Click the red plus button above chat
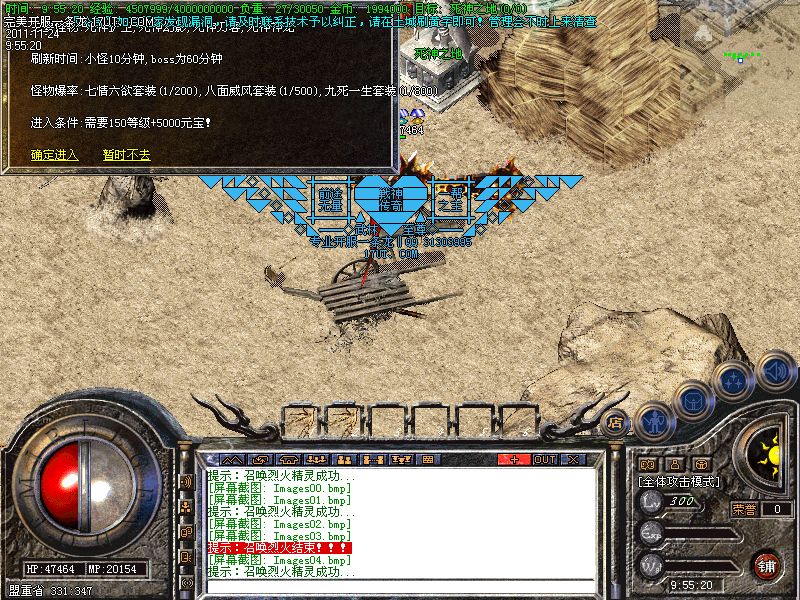 click(515, 459)
